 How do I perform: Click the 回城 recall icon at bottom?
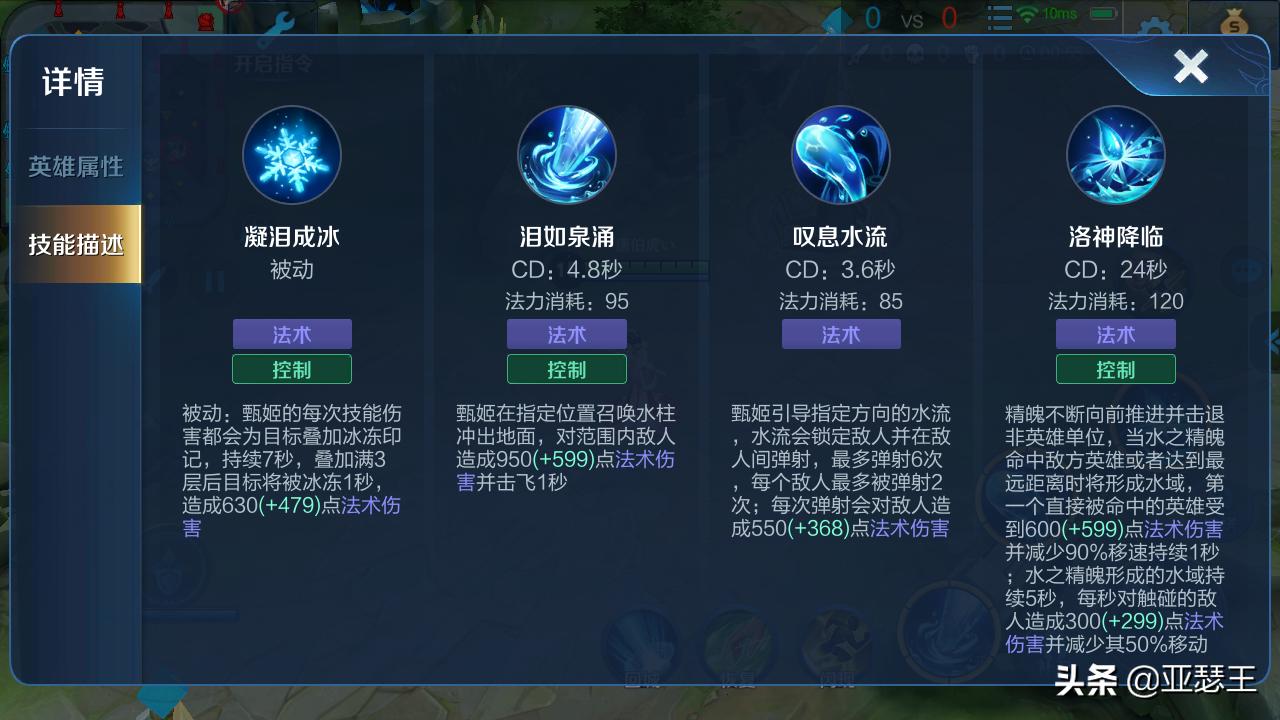(638, 640)
